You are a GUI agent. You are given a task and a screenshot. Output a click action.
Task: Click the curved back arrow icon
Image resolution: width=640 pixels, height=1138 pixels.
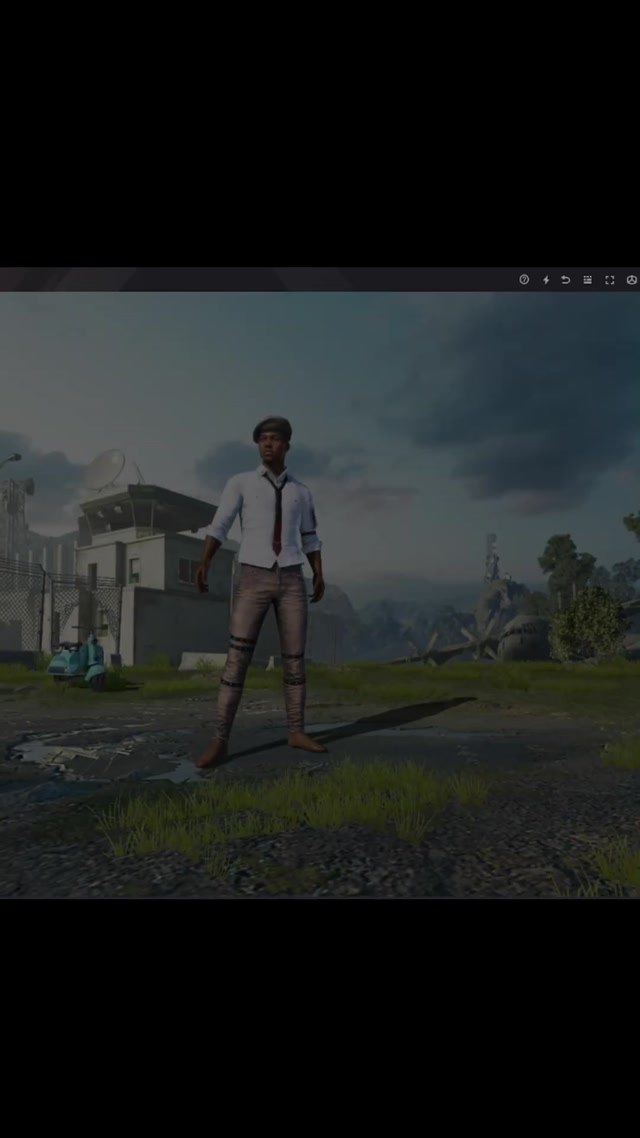click(x=566, y=280)
